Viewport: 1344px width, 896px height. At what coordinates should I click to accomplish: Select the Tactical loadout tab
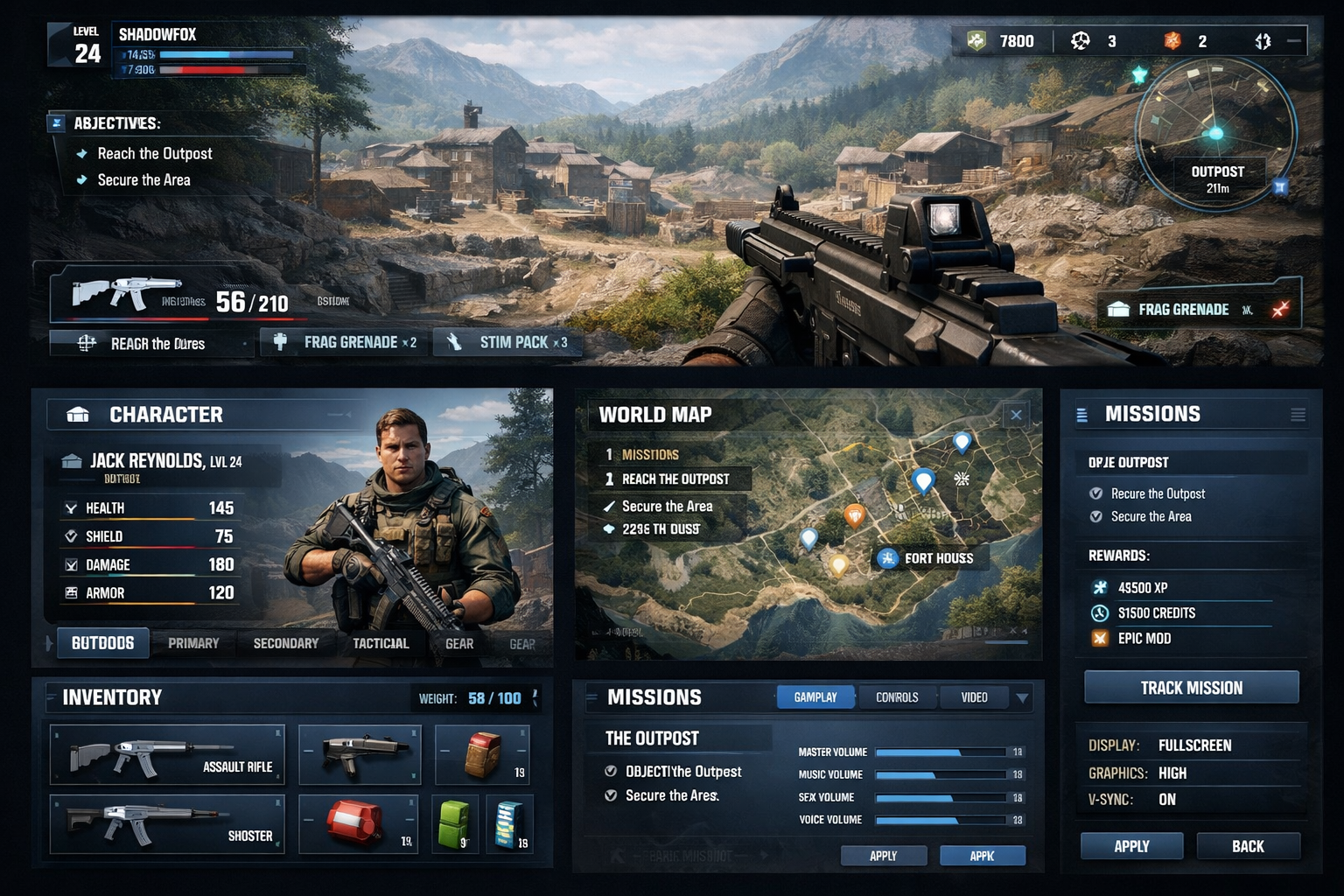381,643
